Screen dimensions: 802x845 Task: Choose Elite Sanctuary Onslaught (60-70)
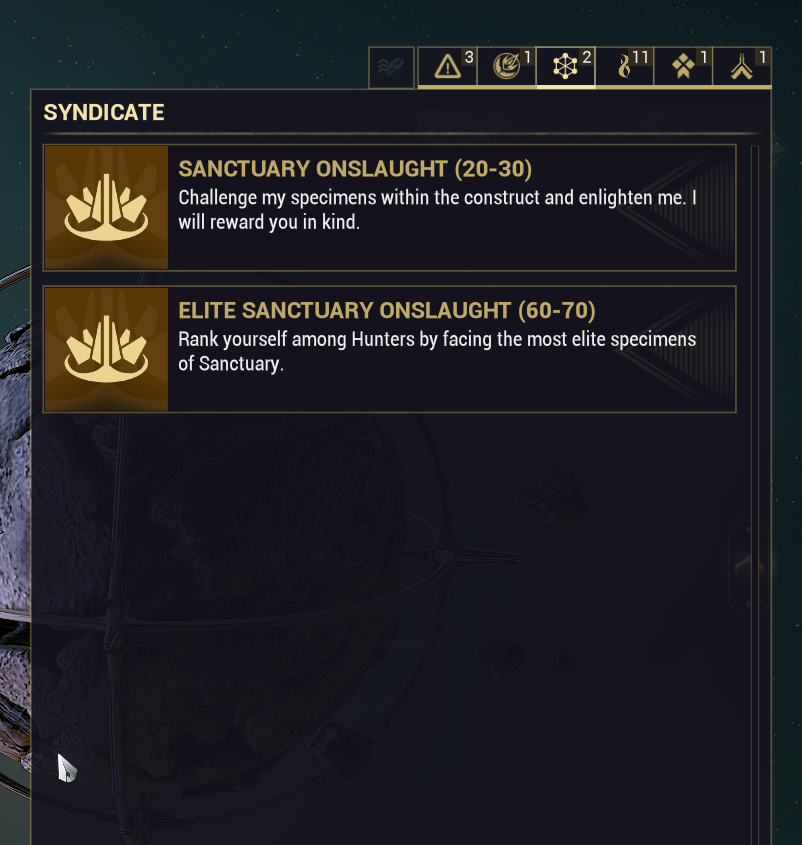coord(390,349)
